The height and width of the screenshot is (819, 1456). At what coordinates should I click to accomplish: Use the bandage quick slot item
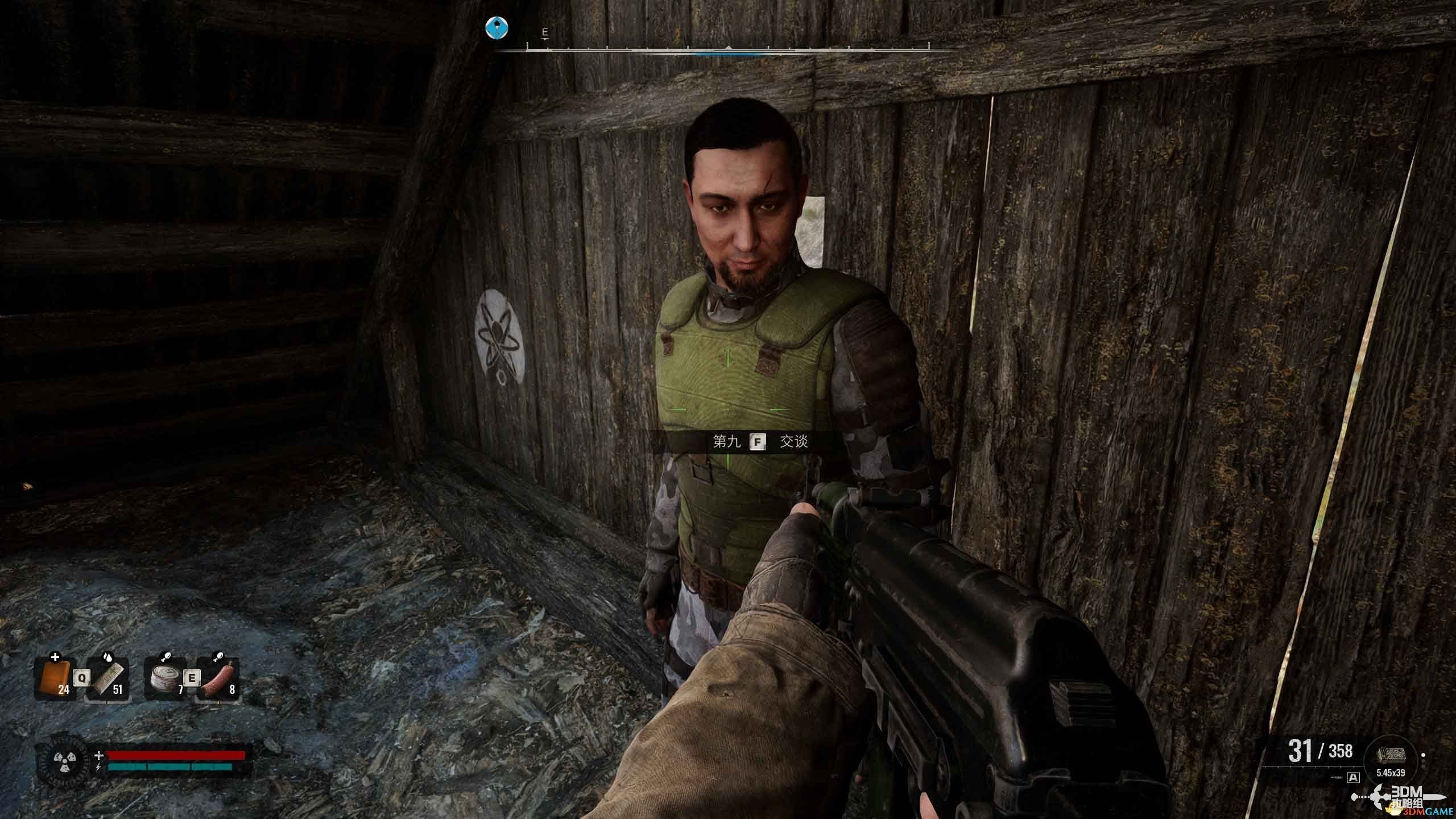click(x=107, y=679)
